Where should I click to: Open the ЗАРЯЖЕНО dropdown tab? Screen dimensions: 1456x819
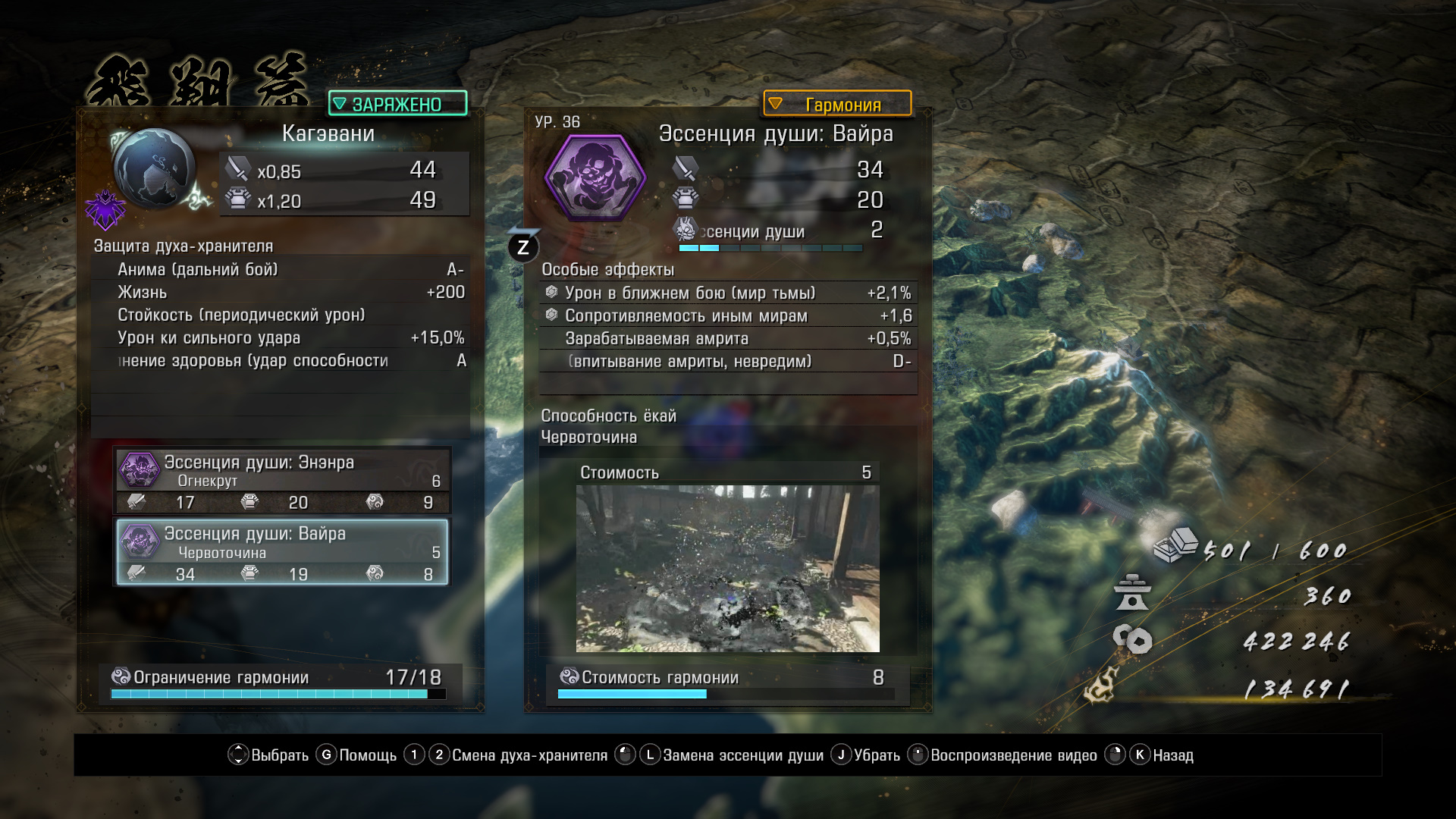(x=397, y=104)
